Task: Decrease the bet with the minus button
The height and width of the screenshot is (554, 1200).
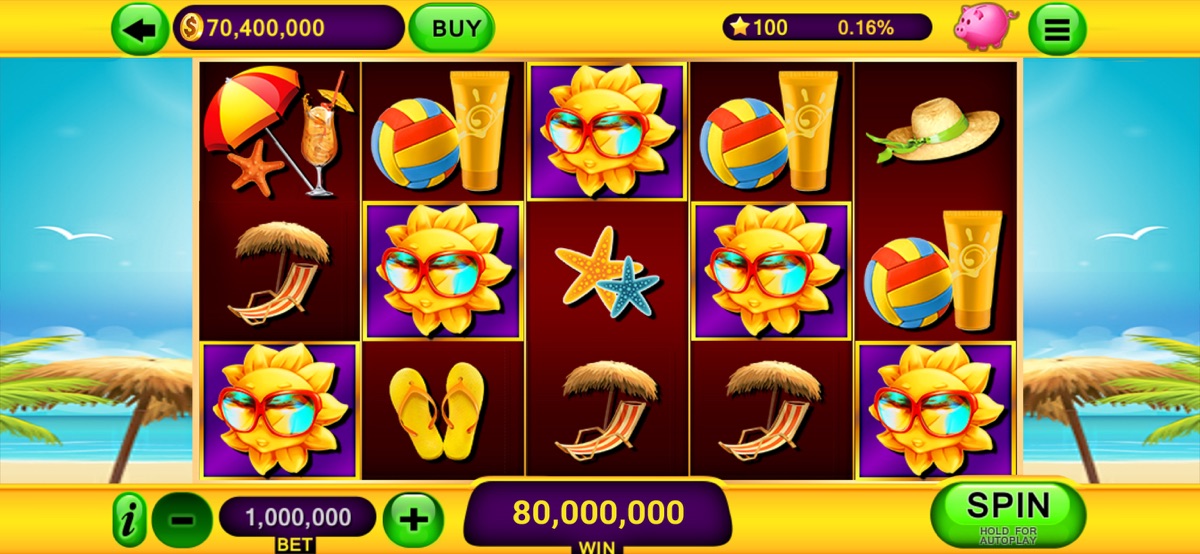Action: (182, 520)
